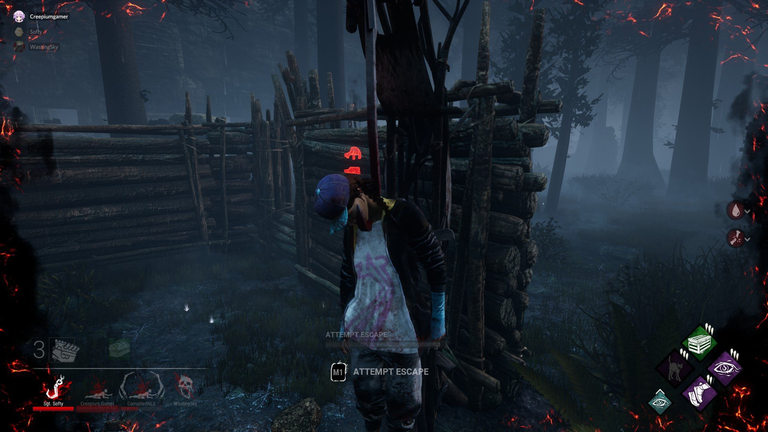Click the green crate perk icon
Screen dimensions: 768x432
point(699,343)
